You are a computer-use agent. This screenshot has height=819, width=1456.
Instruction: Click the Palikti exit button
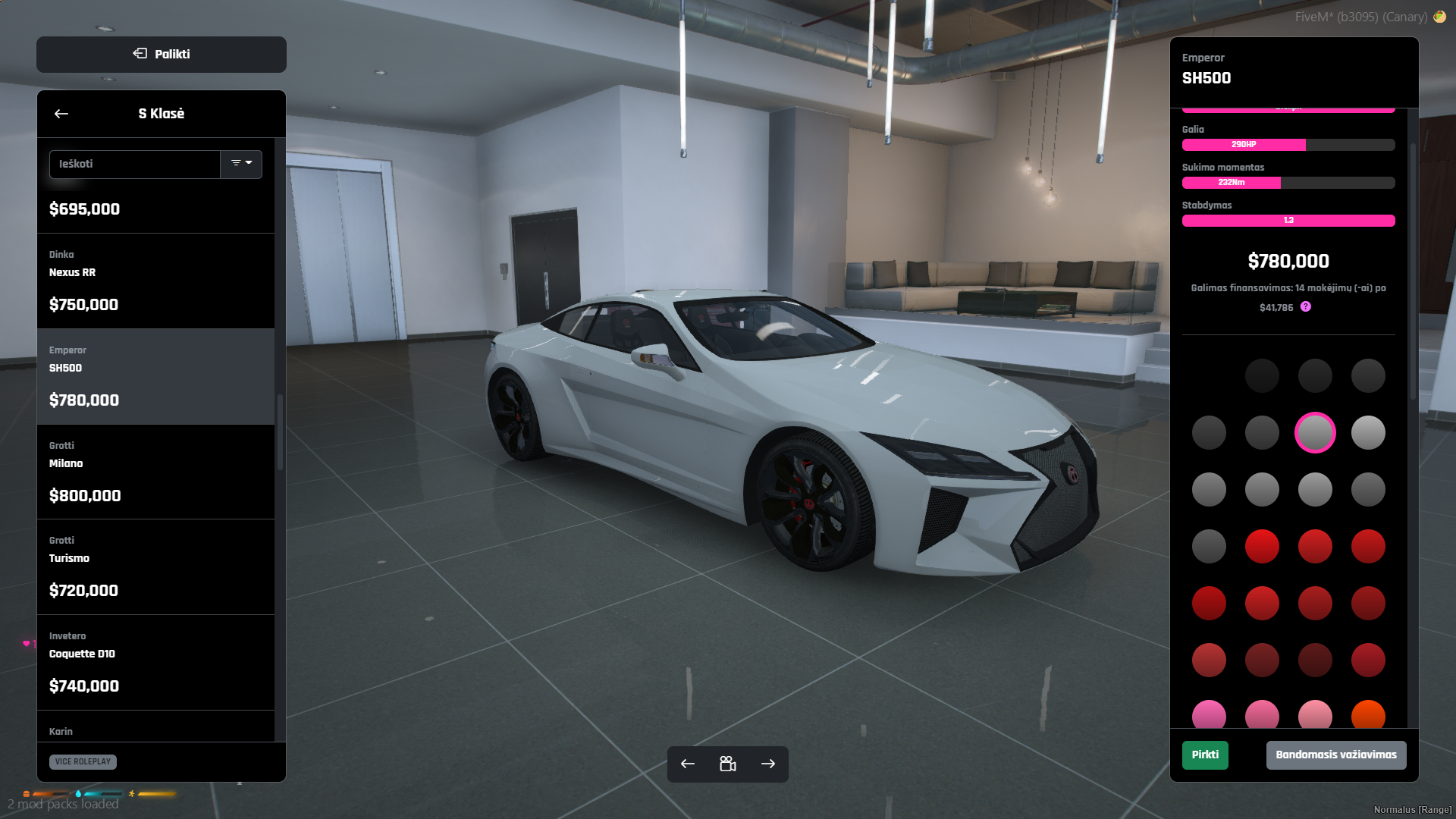(162, 55)
